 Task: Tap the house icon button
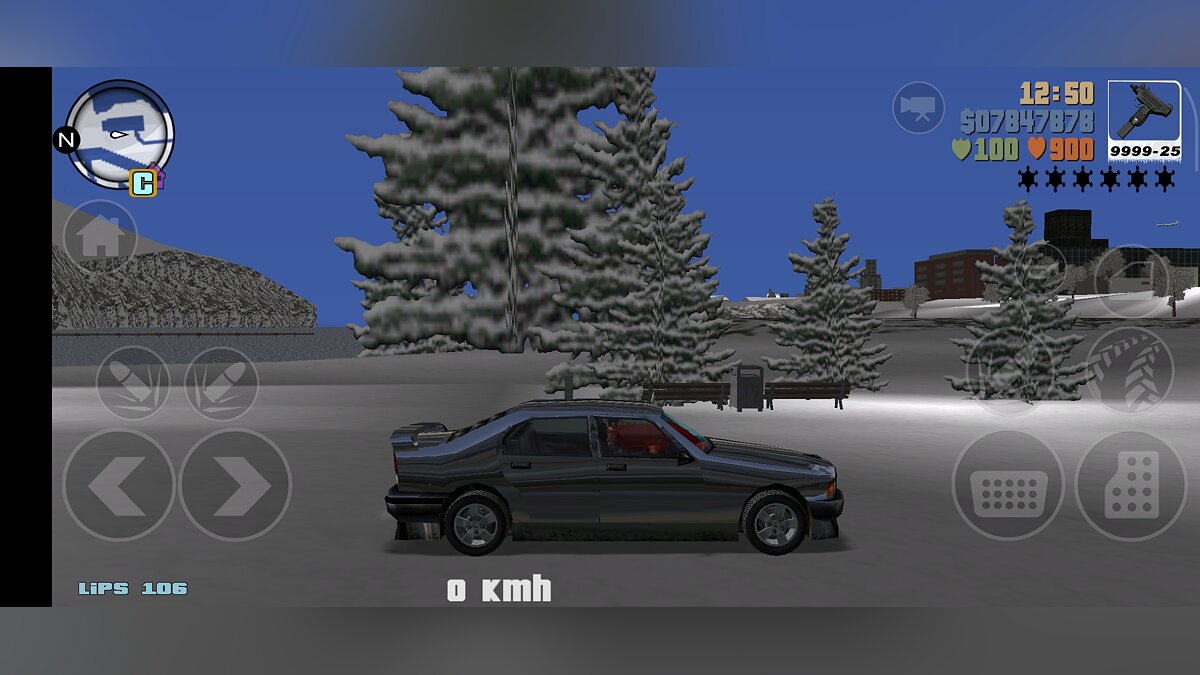click(100, 237)
